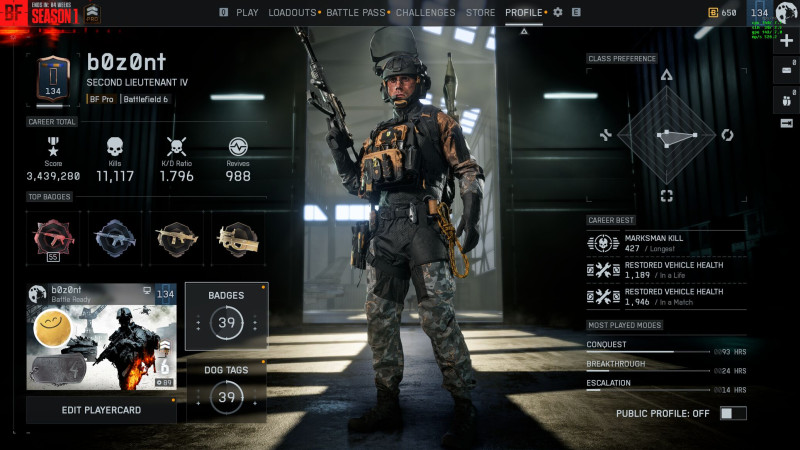Select the Profile tab
This screenshot has height=450, width=800.
(524, 13)
